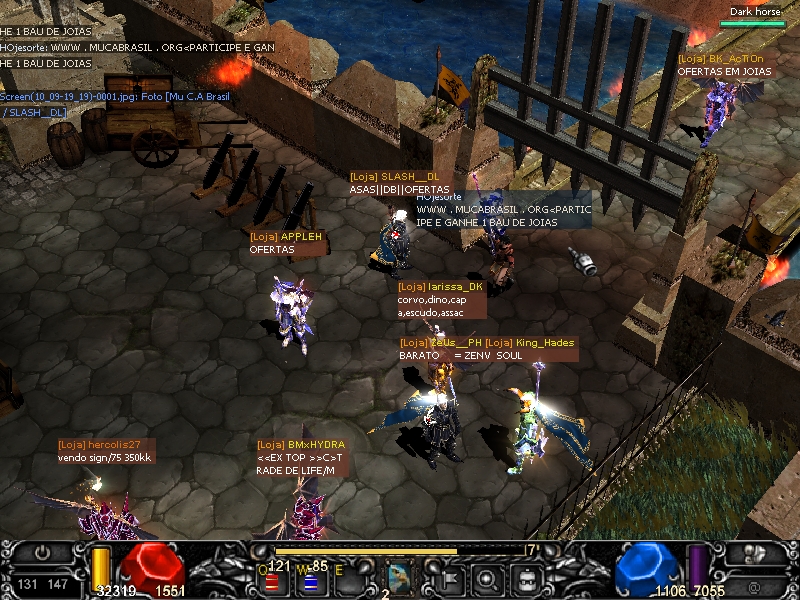The width and height of the screenshot is (800, 600).
Task: Click the @ button on the HUD
Action: (752, 584)
